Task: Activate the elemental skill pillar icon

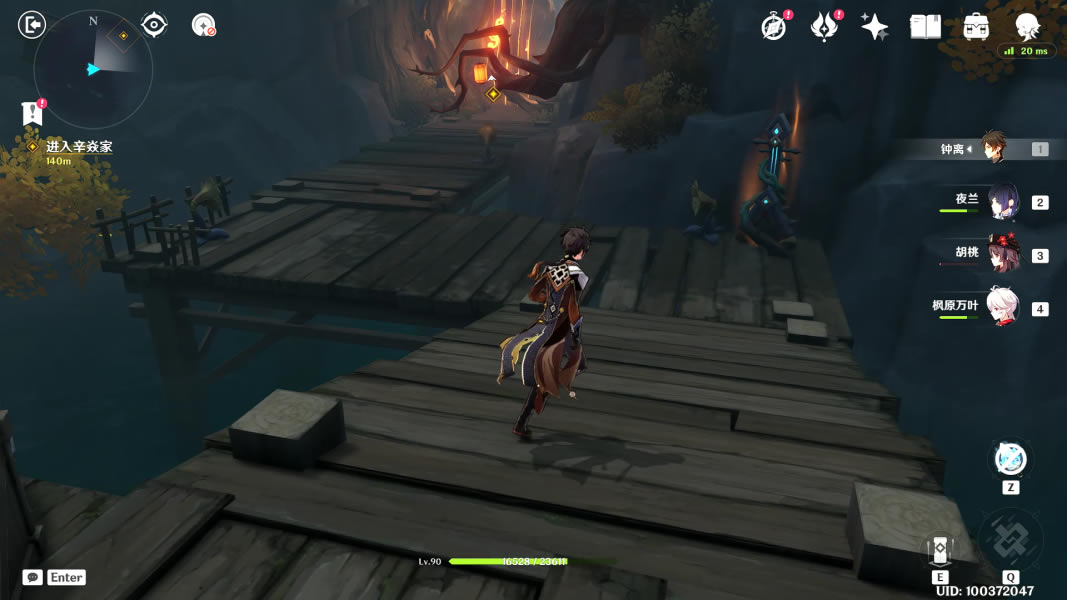Action: point(939,549)
